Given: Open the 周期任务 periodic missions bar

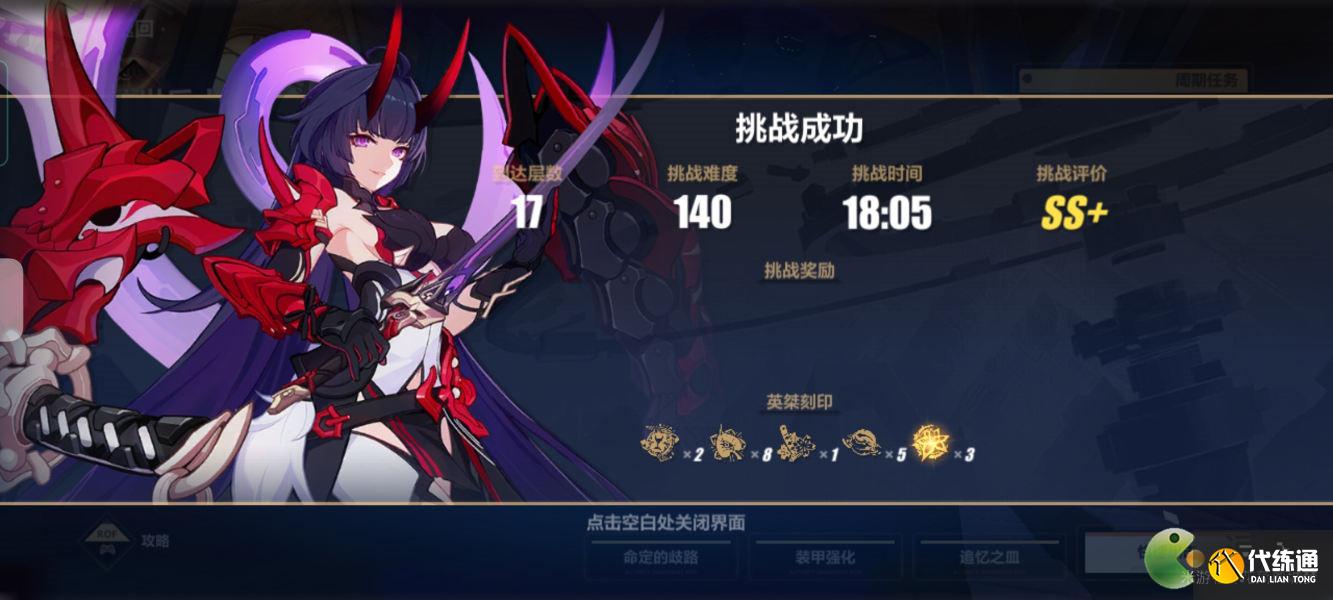Looking at the screenshot, I should point(1132,80).
